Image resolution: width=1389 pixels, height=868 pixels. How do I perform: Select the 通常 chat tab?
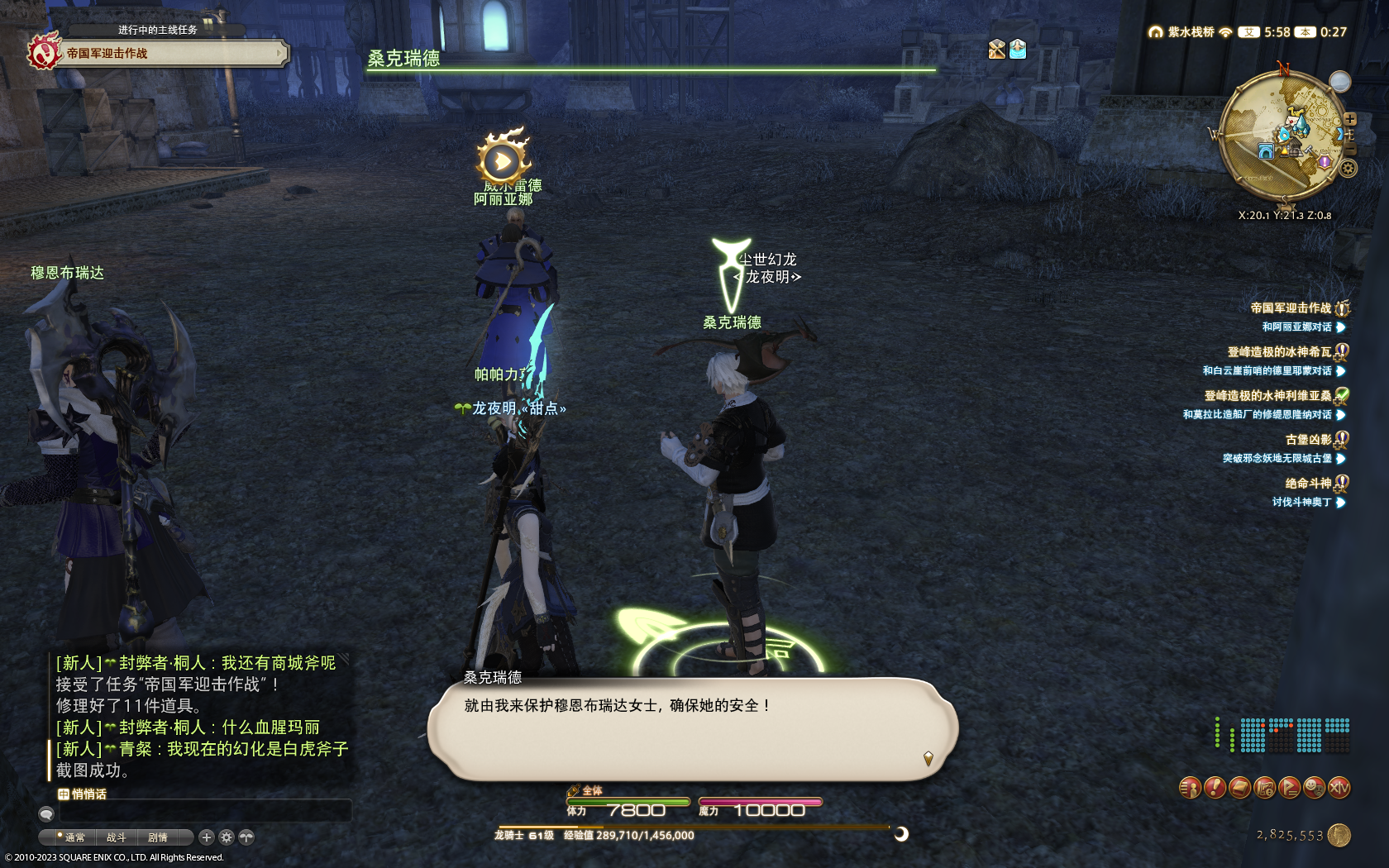(x=74, y=837)
